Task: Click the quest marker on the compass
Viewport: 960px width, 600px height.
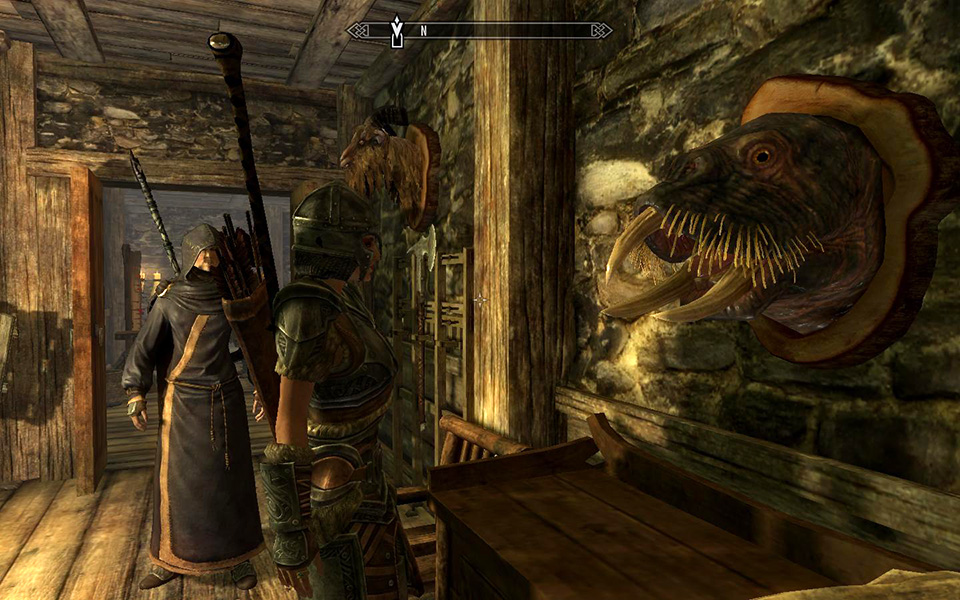Action: point(397,30)
